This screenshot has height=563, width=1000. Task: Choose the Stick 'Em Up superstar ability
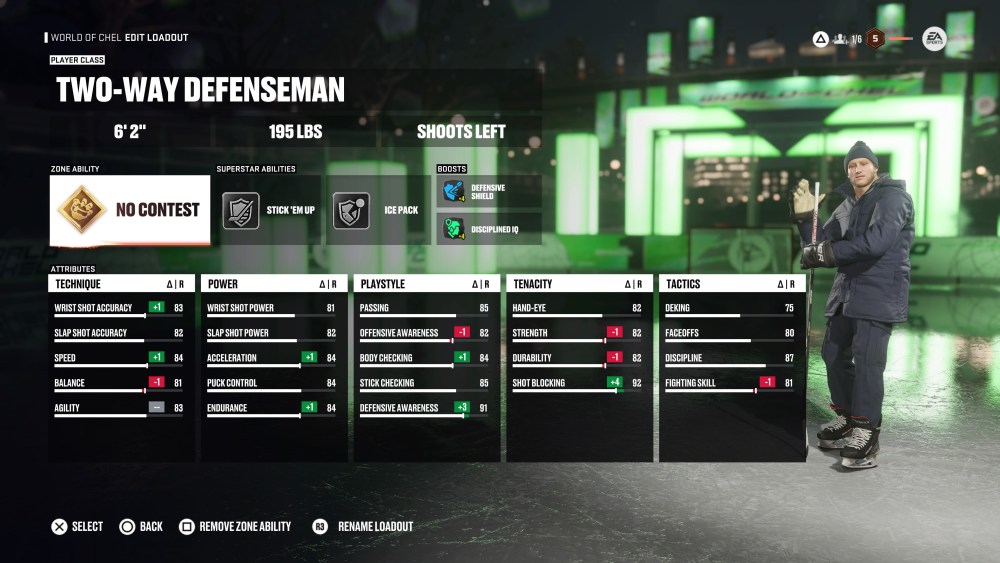270,211
